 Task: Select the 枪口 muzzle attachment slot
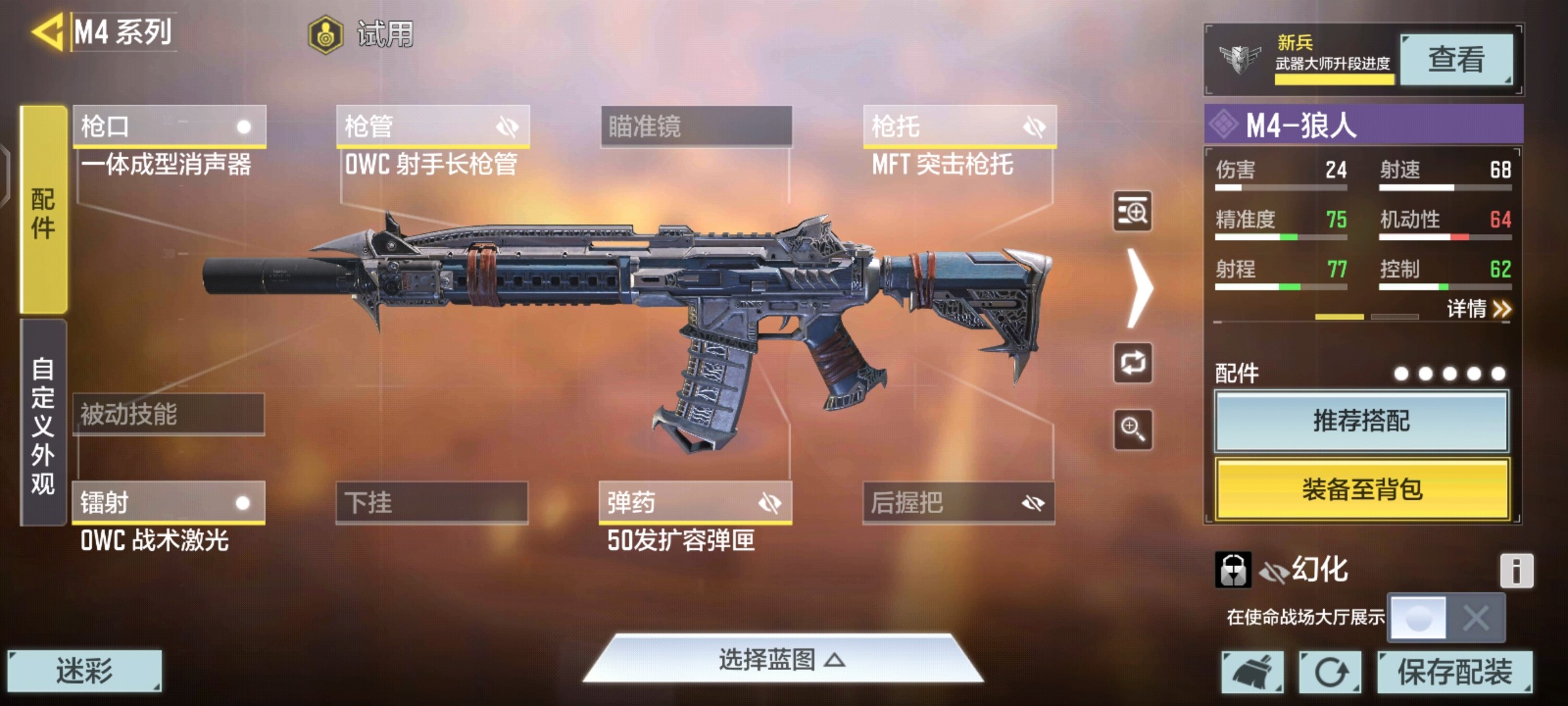pyautogui.click(x=169, y=126)
